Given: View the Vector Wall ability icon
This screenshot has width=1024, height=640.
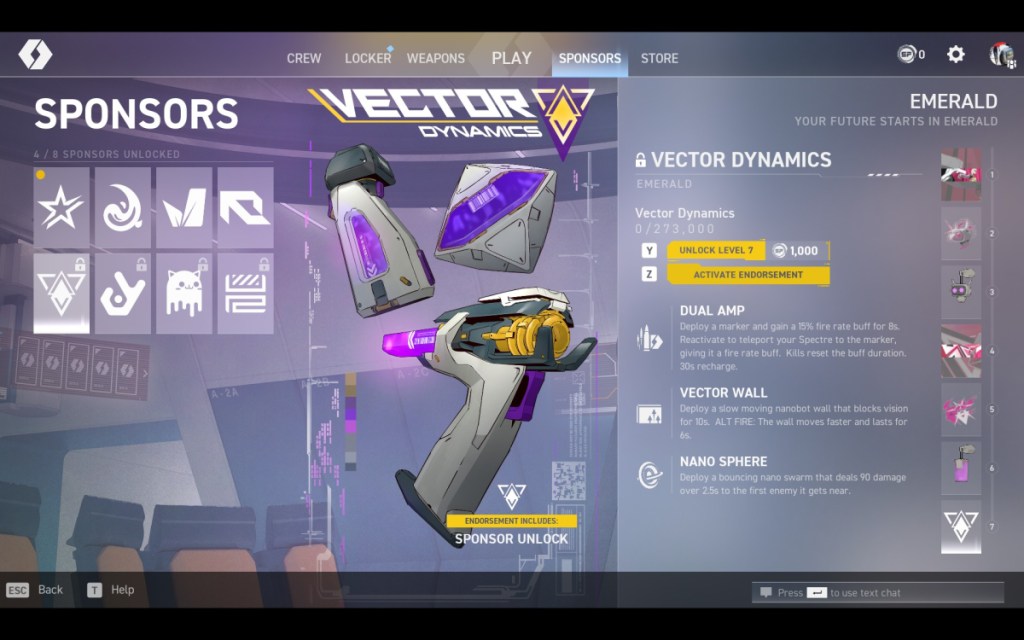Looking at the screenshot, I should pos(650,413).
